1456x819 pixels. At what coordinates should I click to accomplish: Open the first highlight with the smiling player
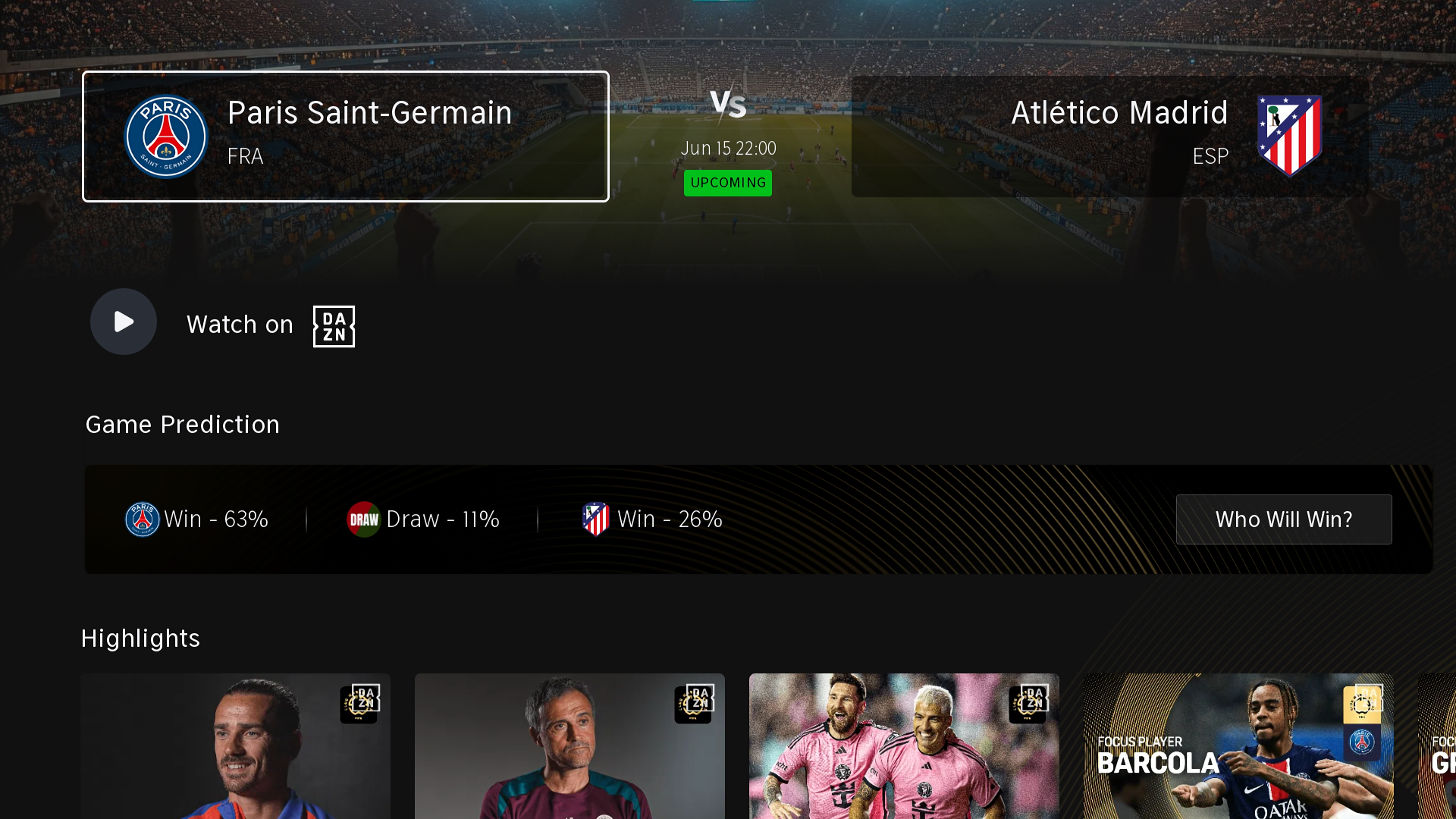236,746
